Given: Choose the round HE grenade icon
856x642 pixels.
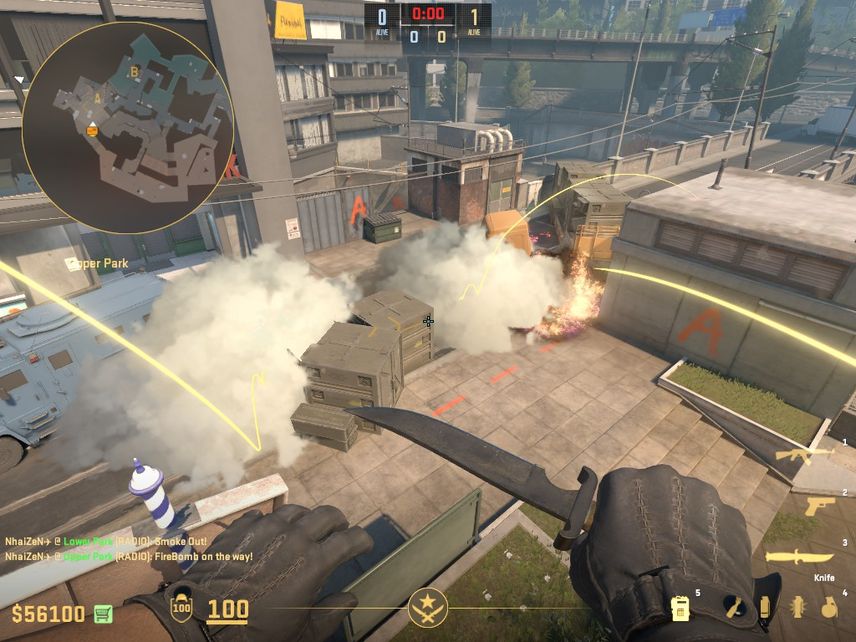Looking at the screenshot, I should (829, 607).
